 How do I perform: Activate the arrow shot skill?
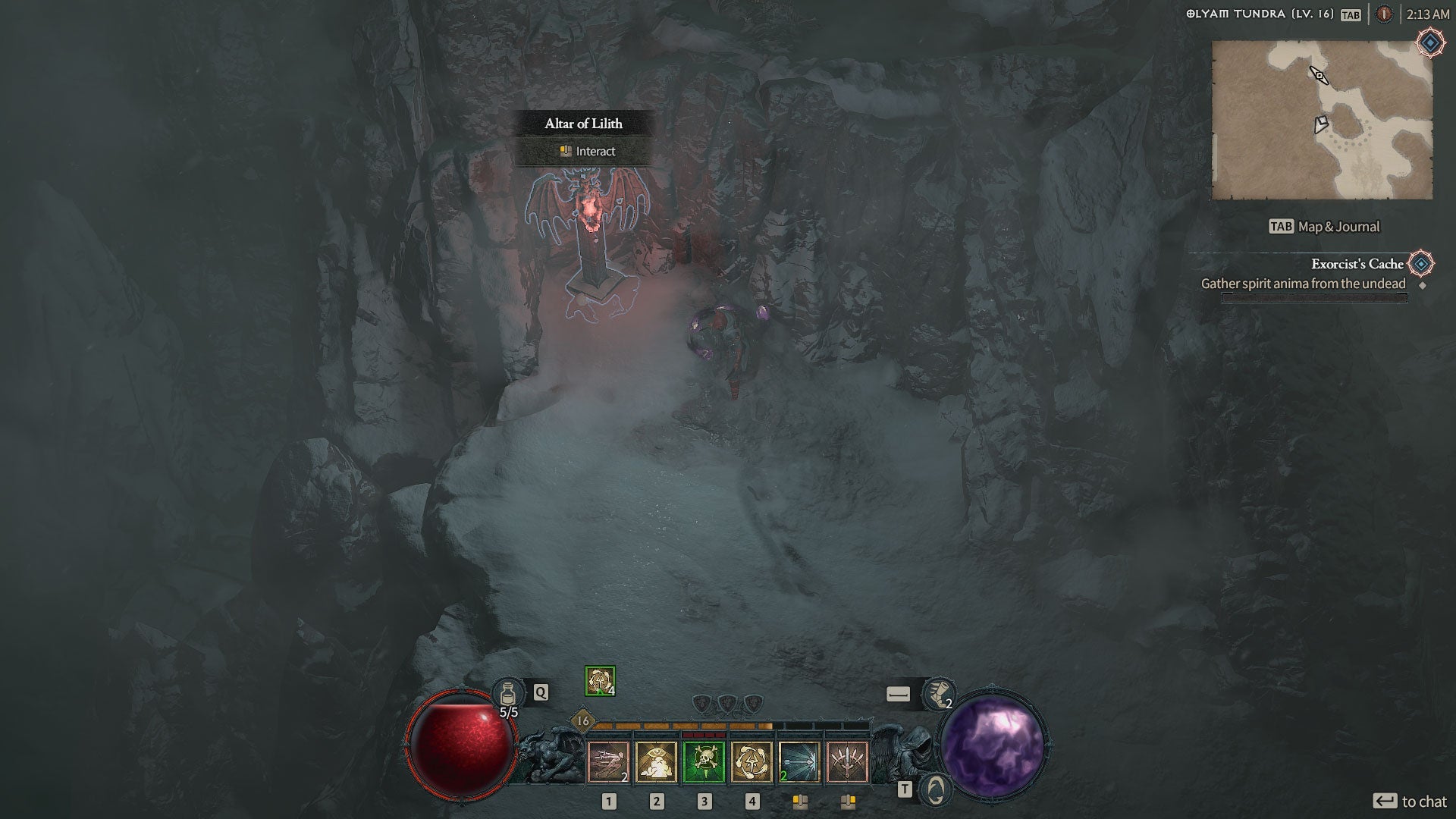click(799, 761)
